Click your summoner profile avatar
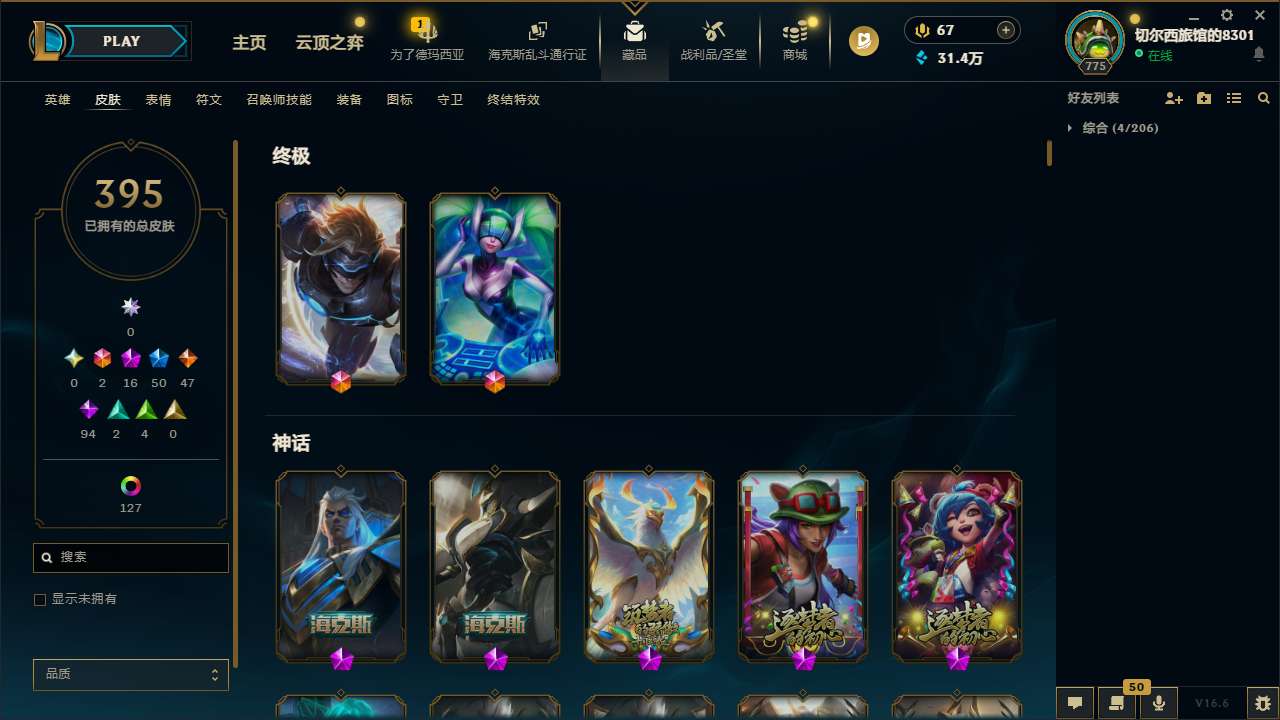Screen dimensions: 1280x720 coord(1094,42)
